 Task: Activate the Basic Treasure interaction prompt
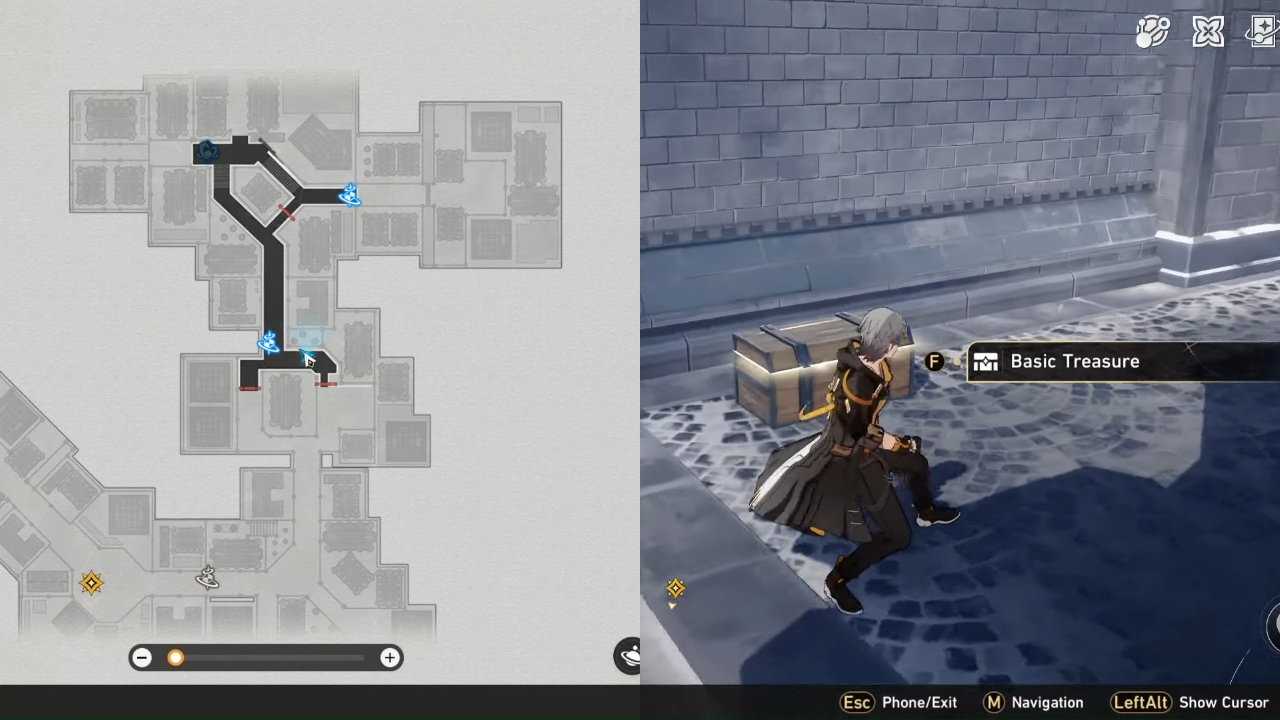pyautogui.click(x=1075, y=361)
